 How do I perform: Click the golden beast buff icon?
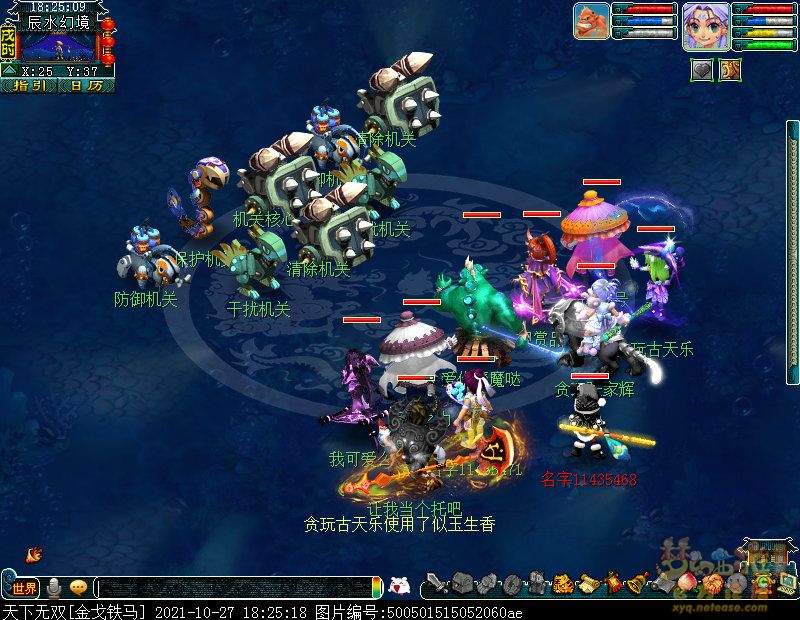[x=730, y=69]
